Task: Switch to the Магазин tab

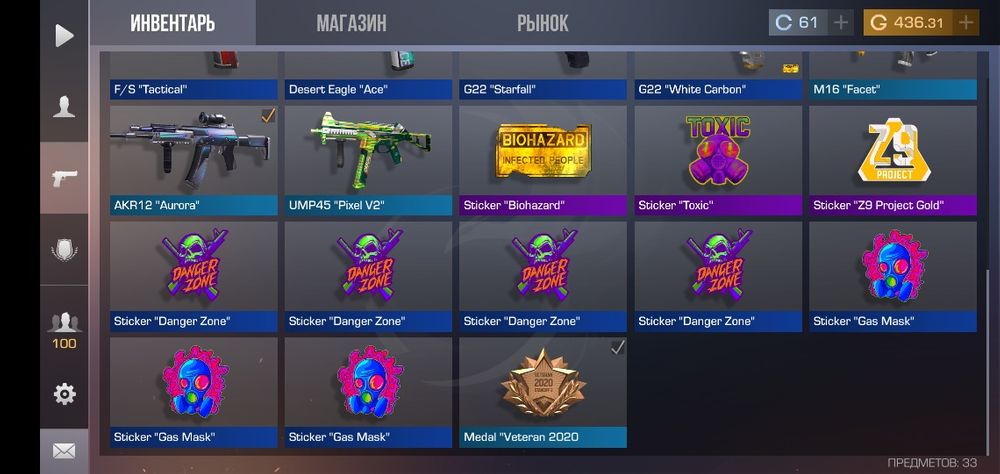Action: click(351, 23)
